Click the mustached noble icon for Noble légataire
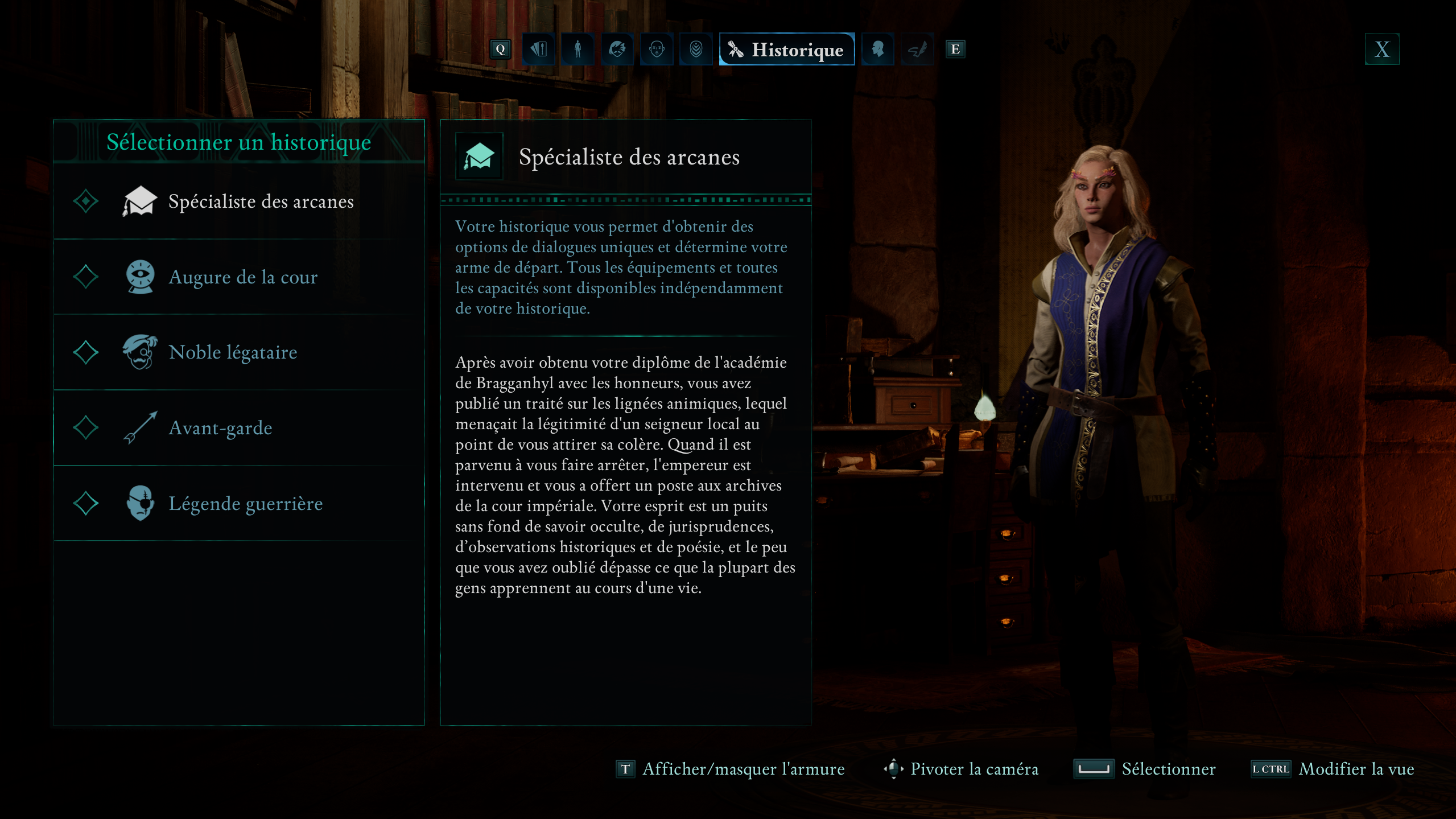The image size is (1456, 819). 140,352
